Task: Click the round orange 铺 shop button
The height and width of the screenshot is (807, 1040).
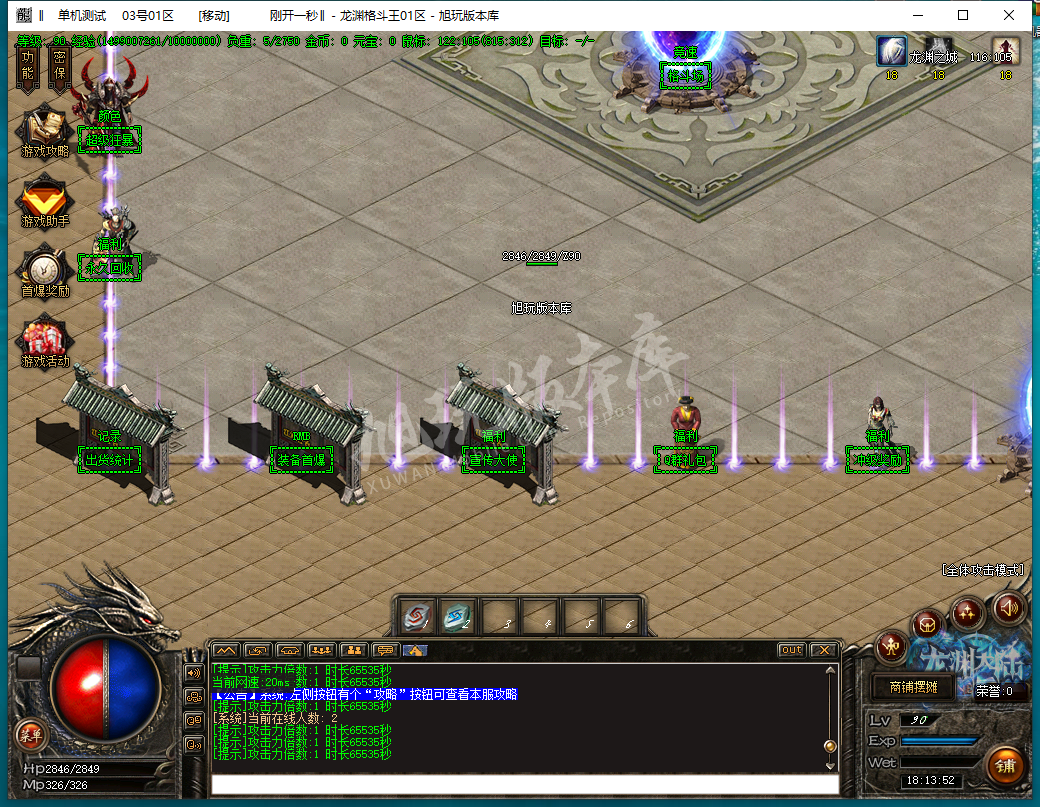Action: point(1004,766)
